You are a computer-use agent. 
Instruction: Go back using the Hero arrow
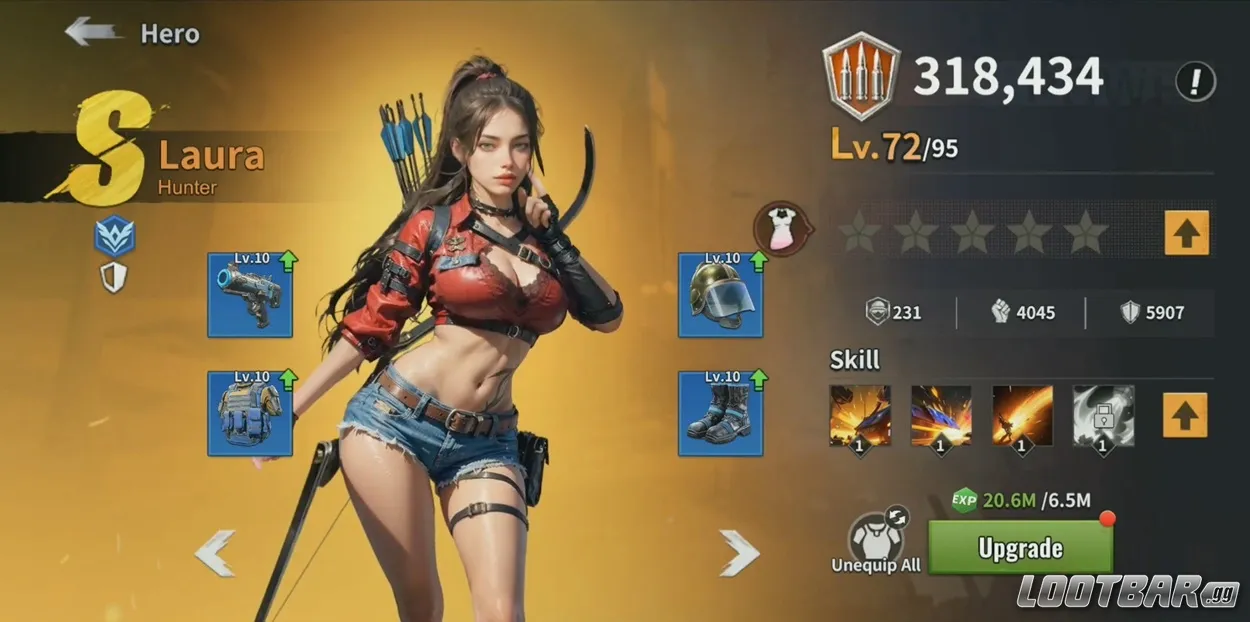coord(94,32)
